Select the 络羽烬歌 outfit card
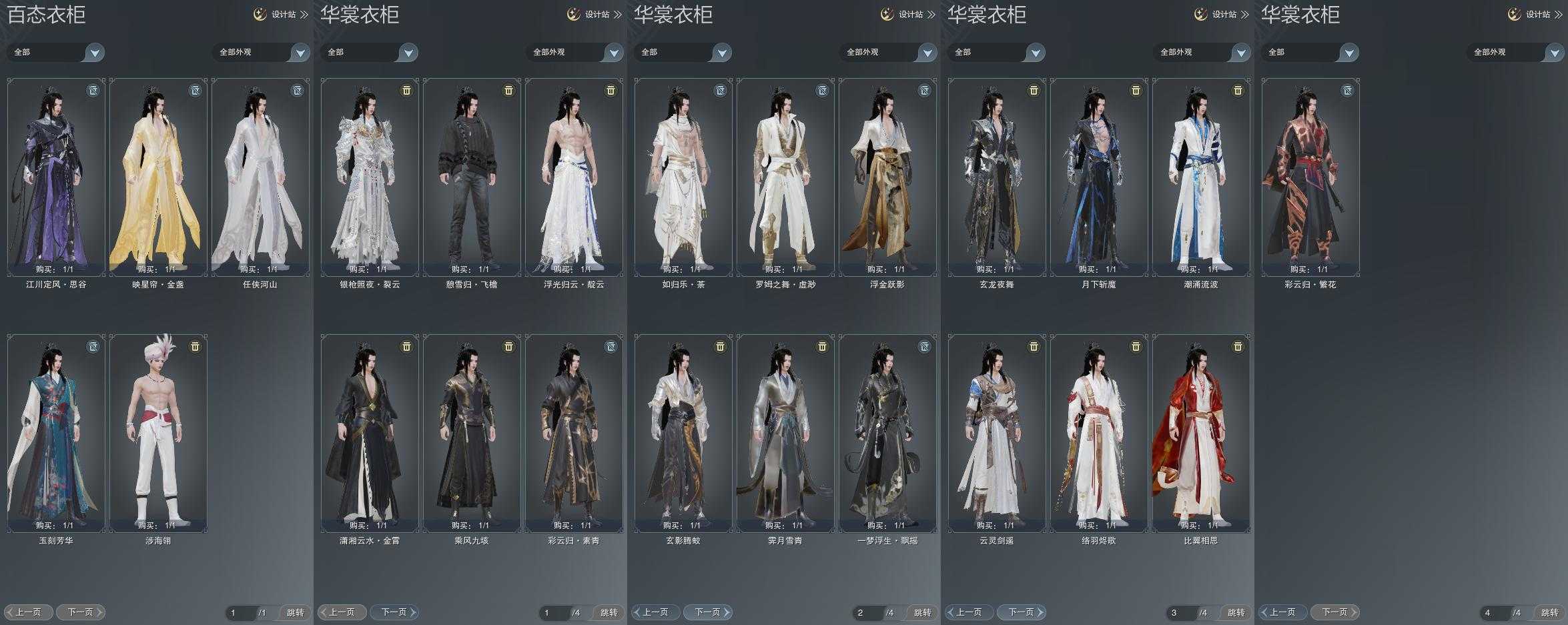 [1099, 433]
